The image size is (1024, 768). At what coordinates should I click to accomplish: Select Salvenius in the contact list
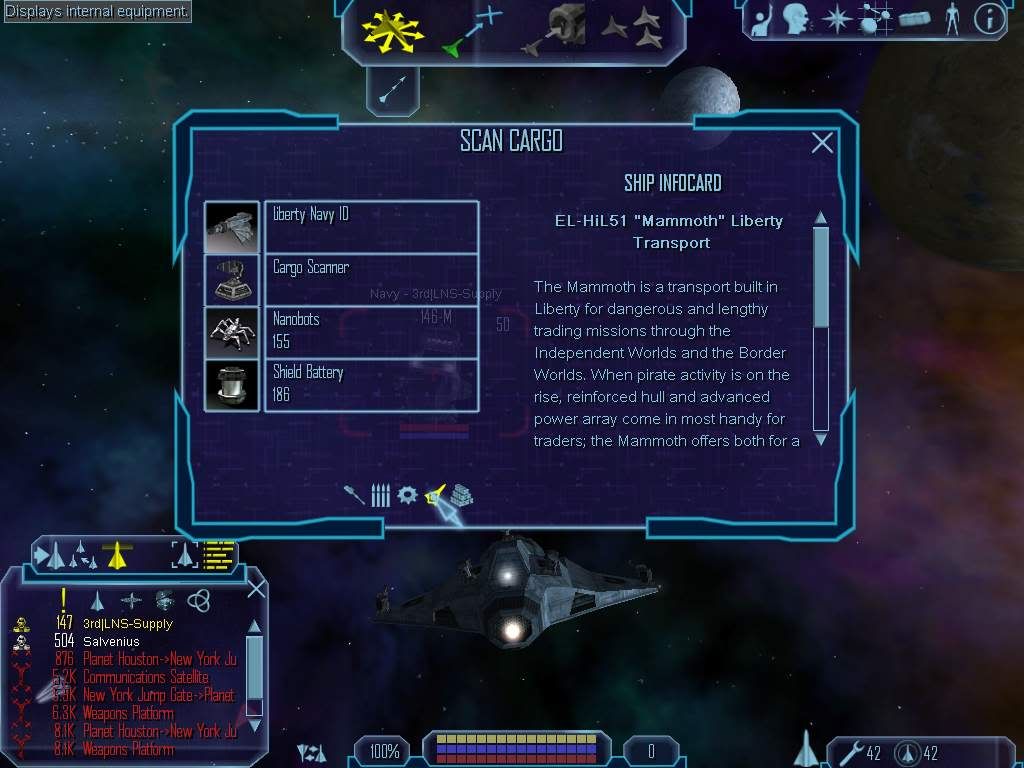(x=111, y=641)
